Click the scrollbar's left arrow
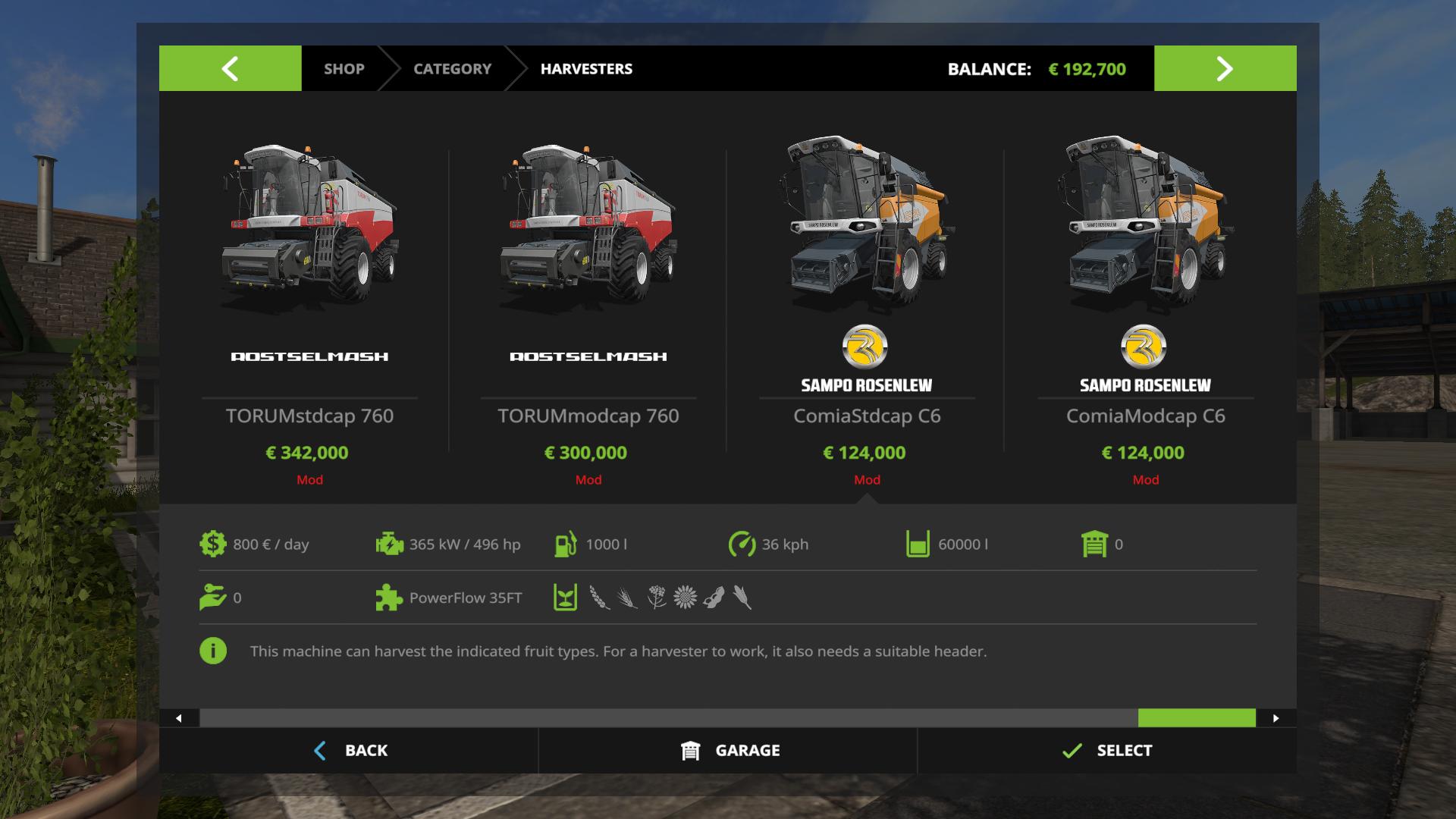Screen dimensions: 1456x819 click(179, 718)
